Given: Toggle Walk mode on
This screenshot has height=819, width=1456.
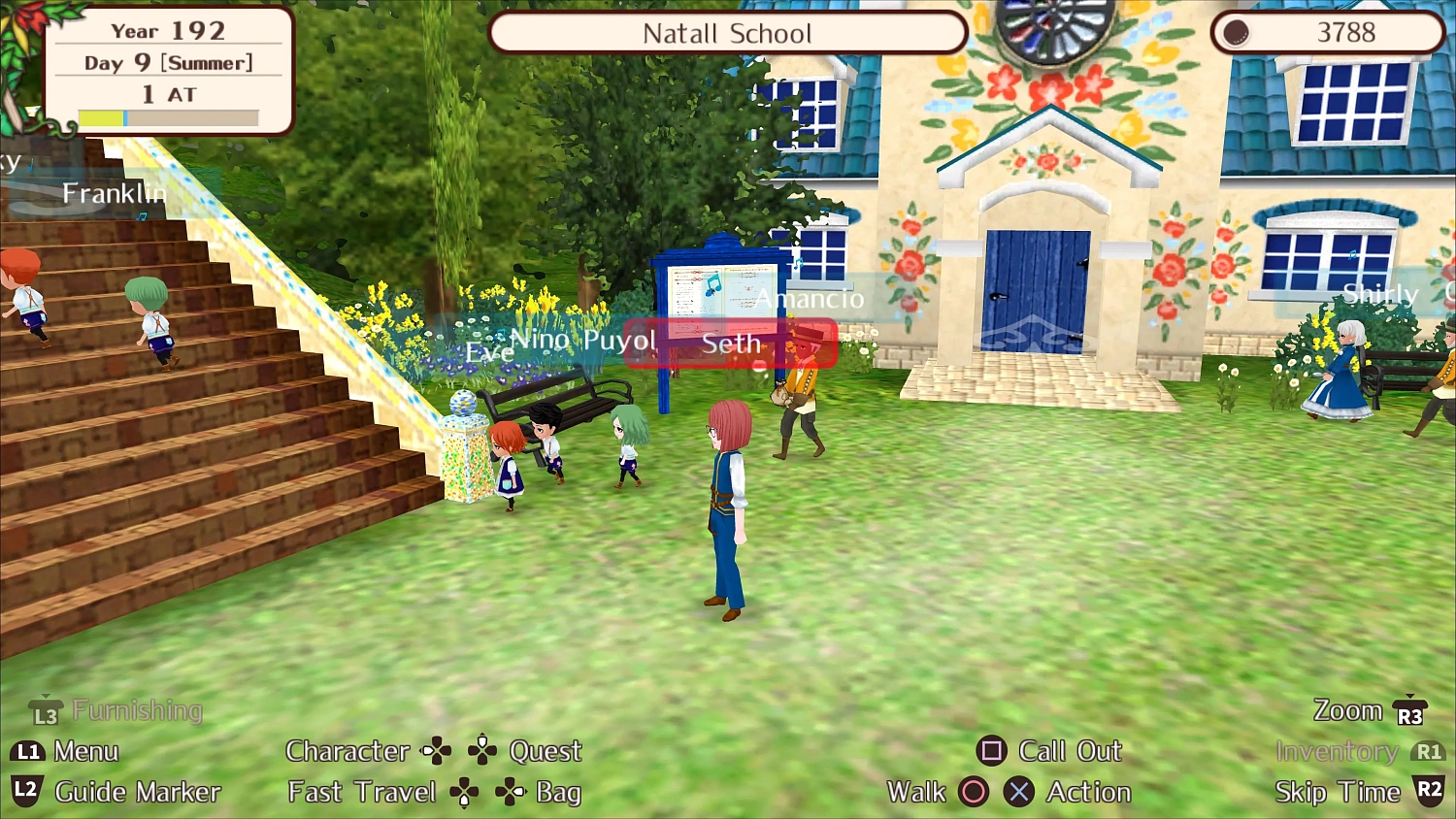Looking at the screenshot, I should (917, 792).
